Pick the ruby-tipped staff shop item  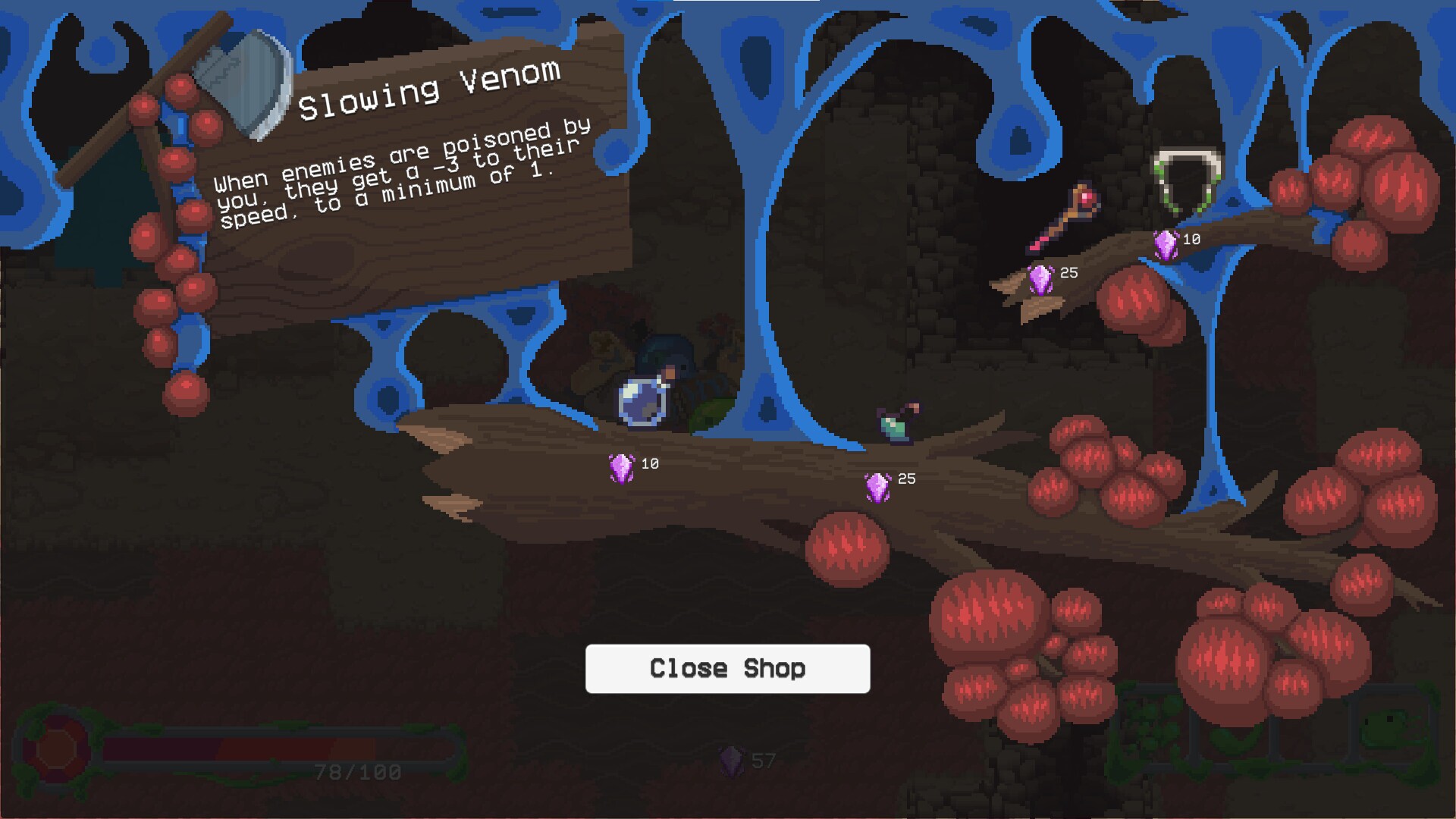tap(1064, 218)
